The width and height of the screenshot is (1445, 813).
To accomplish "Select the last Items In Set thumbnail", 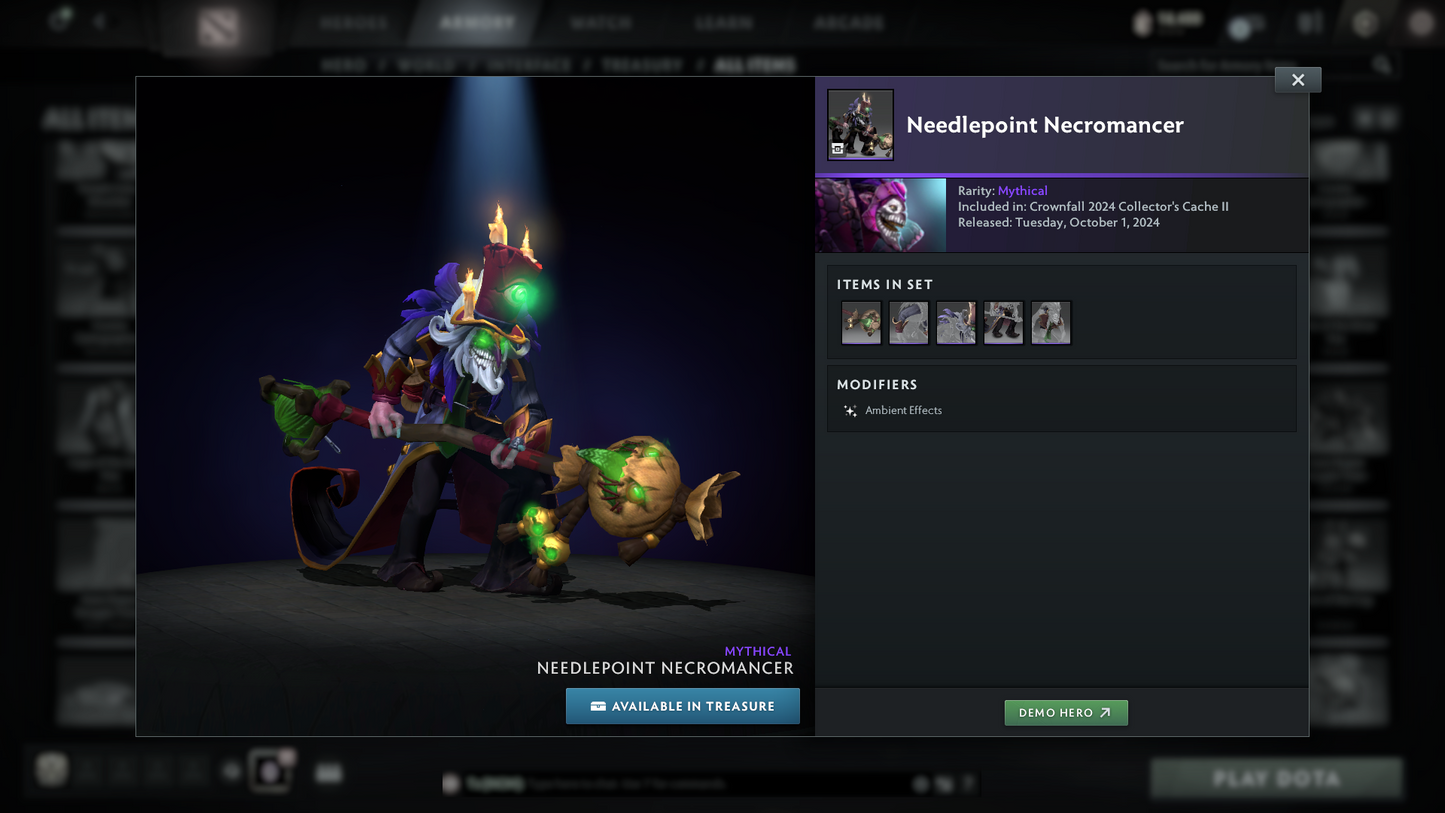I will point(1051,322).
